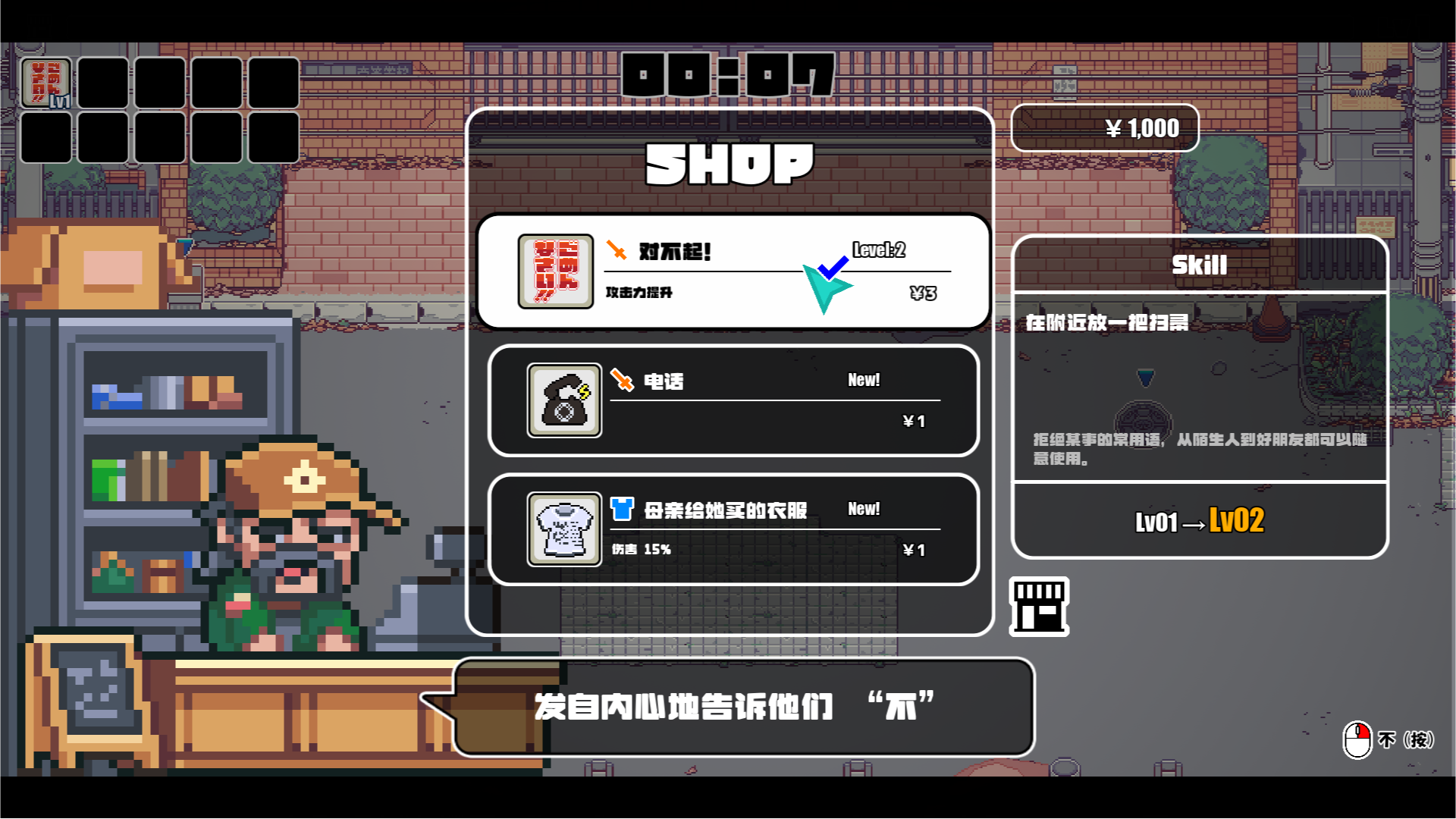Open the storefront icon below the shop list

click(x=1040, y=608)
